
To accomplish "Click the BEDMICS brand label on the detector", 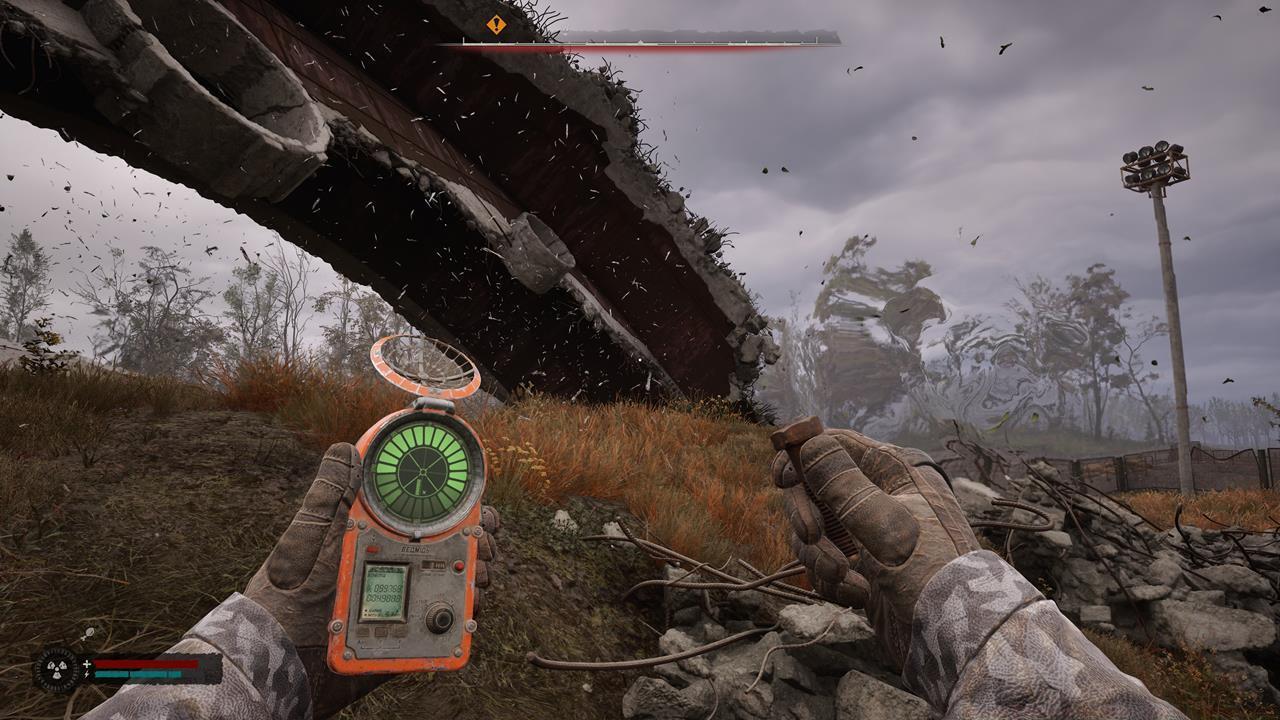I will pos(415,548).
